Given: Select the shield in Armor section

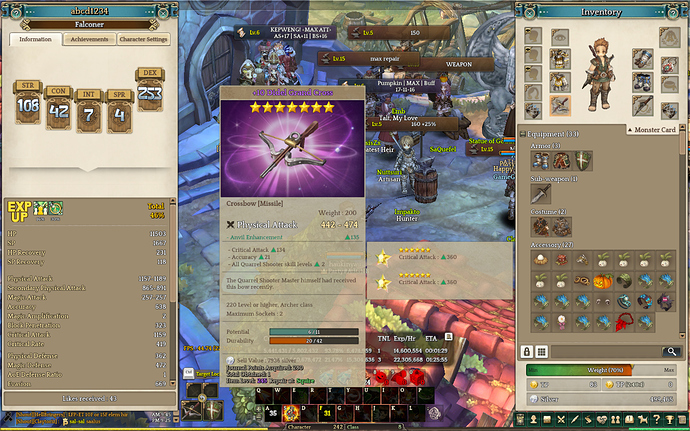Looking at the screenshot, I should (583, 160).
